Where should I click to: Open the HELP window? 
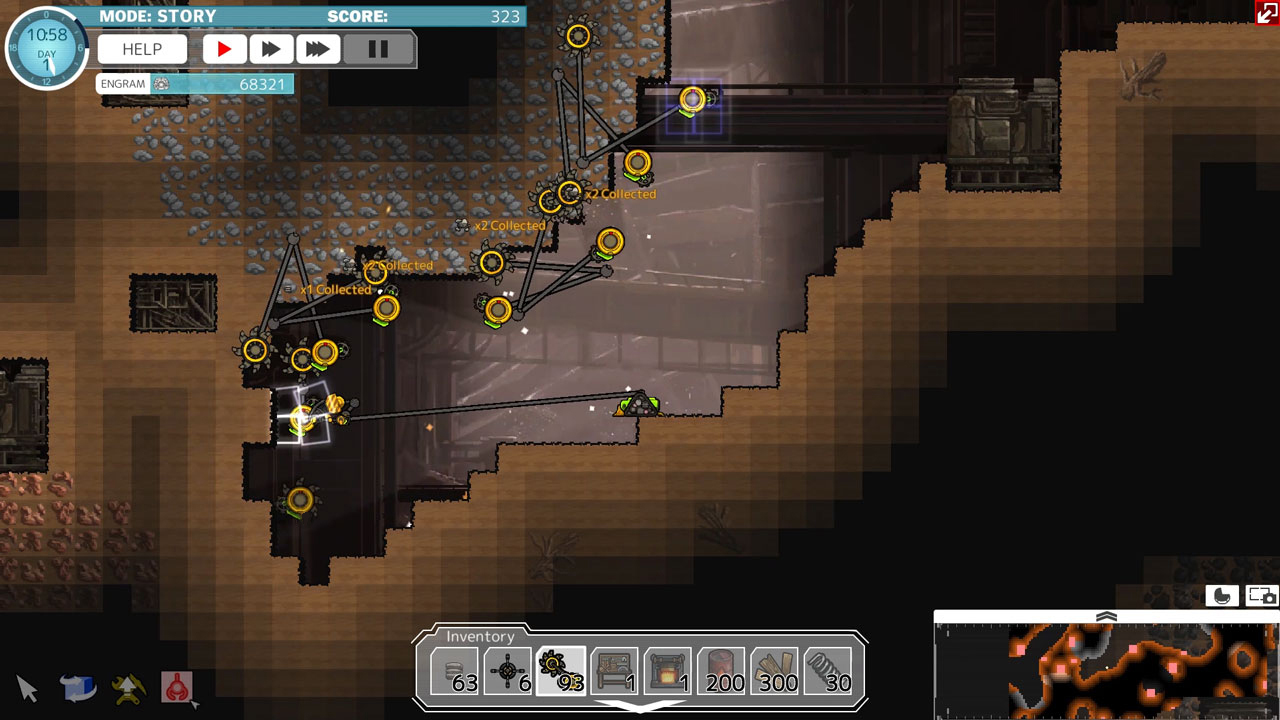tap(141, 48)
